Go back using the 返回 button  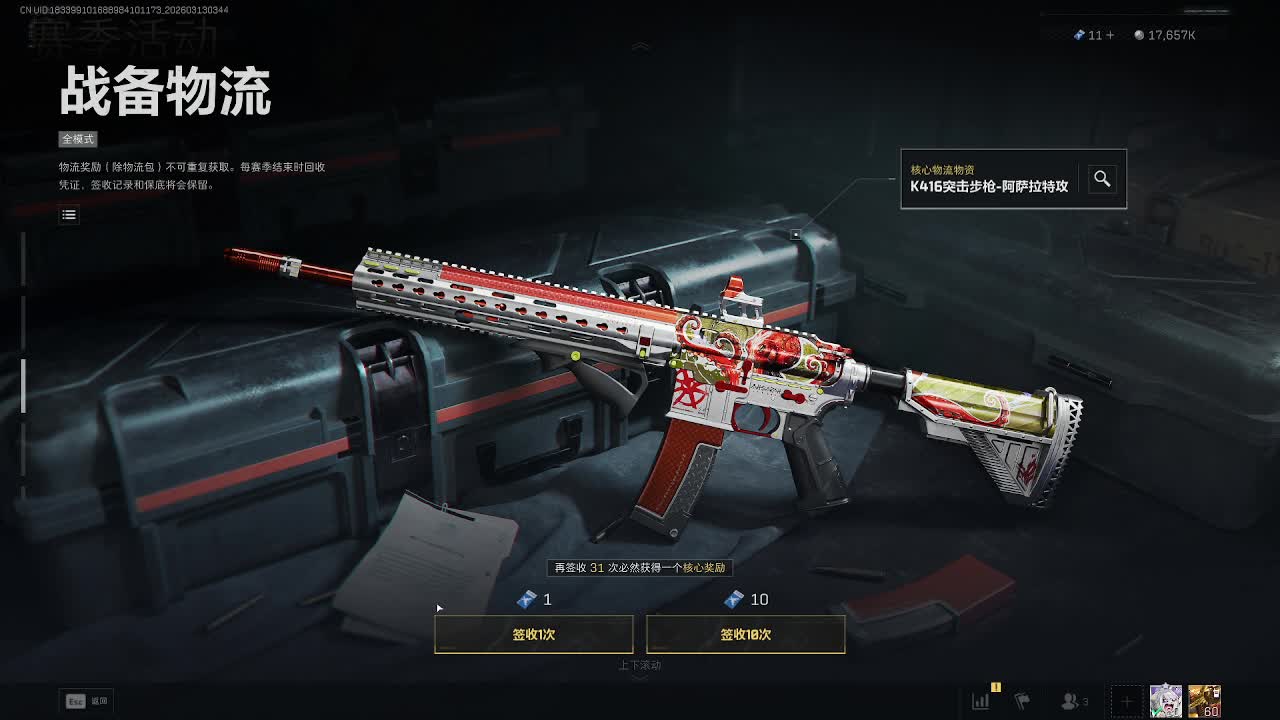[86, 701]
